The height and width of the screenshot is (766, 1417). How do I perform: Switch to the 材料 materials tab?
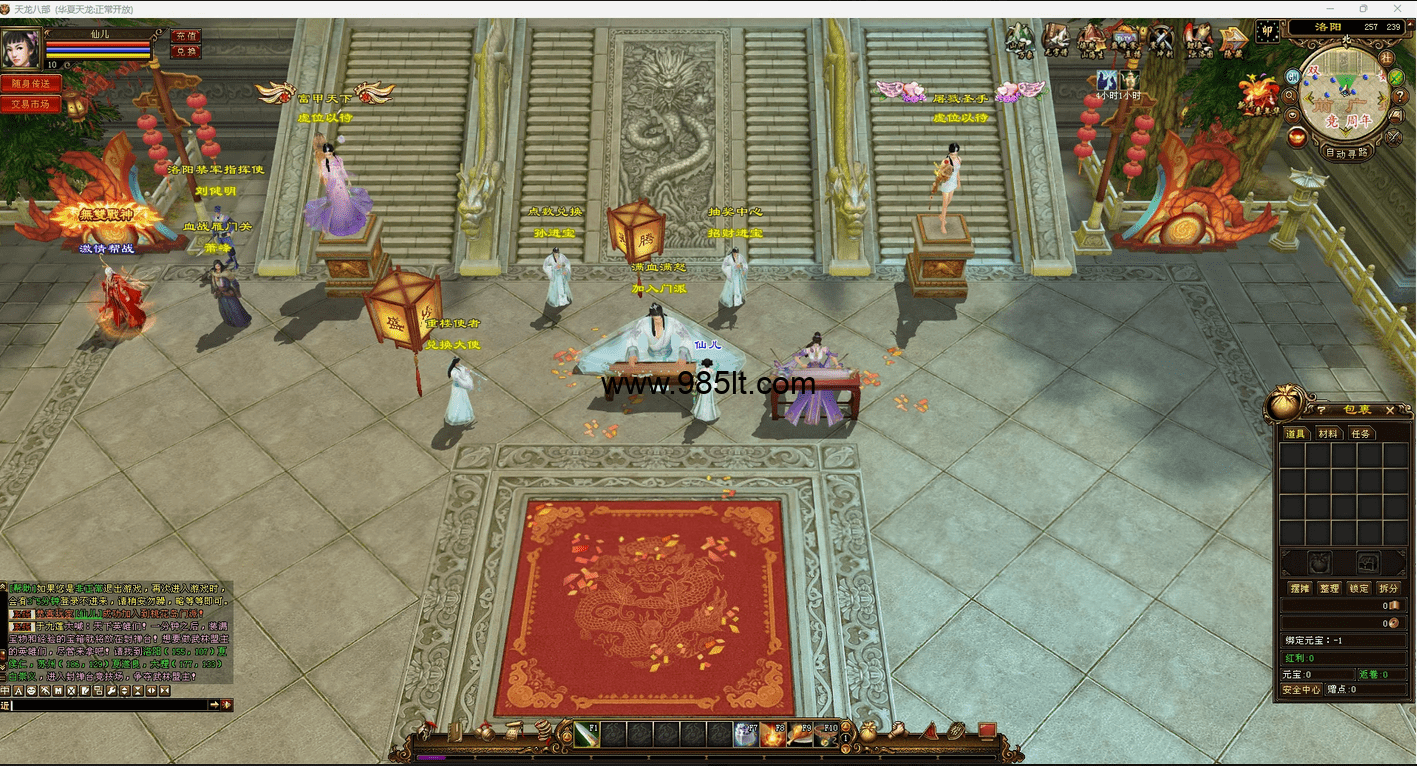[1328, 434]
